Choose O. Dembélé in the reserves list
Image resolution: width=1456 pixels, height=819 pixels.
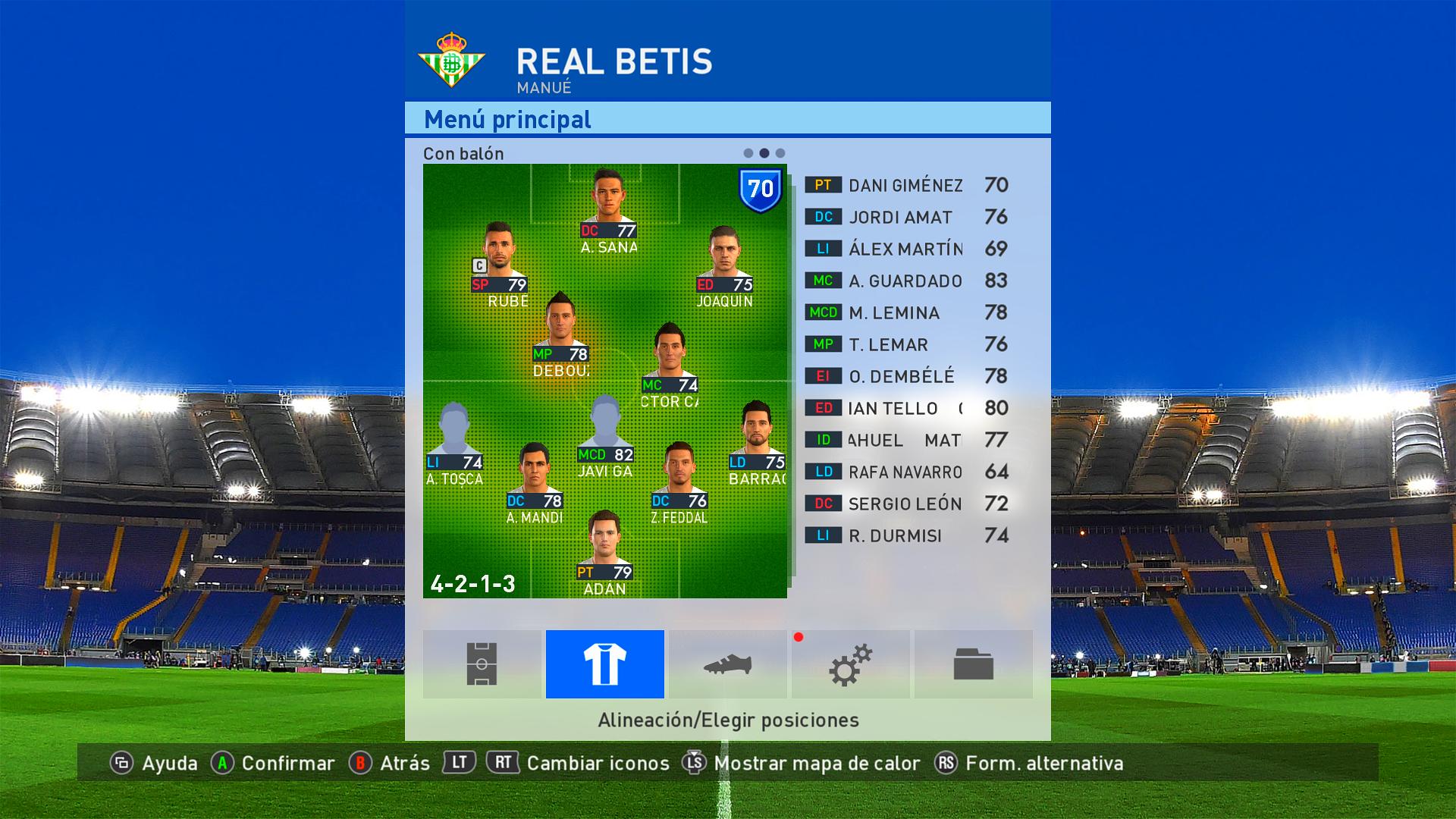tap(906, 376)
